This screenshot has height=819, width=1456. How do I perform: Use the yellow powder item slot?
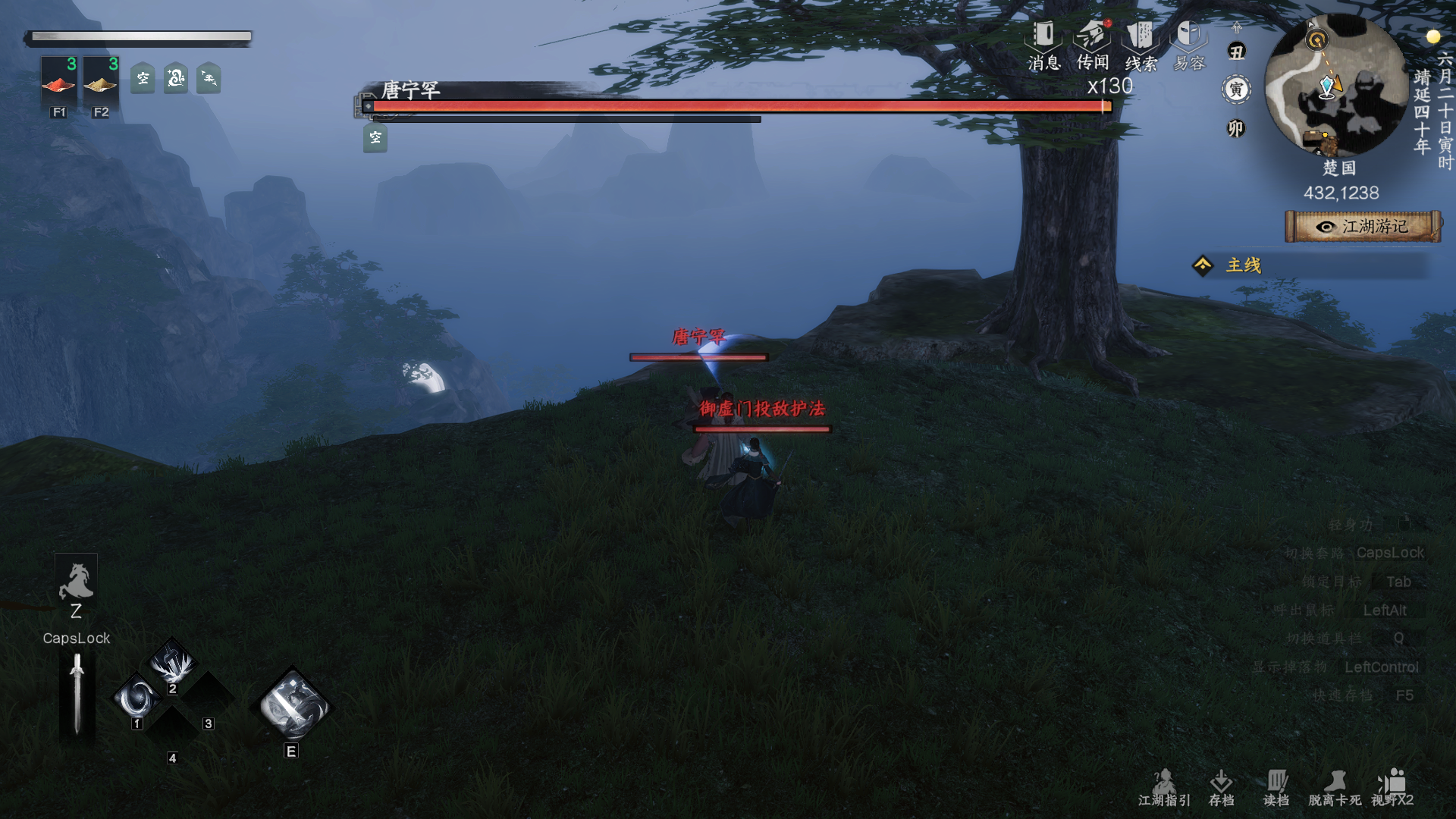click(x=100, y=82)
